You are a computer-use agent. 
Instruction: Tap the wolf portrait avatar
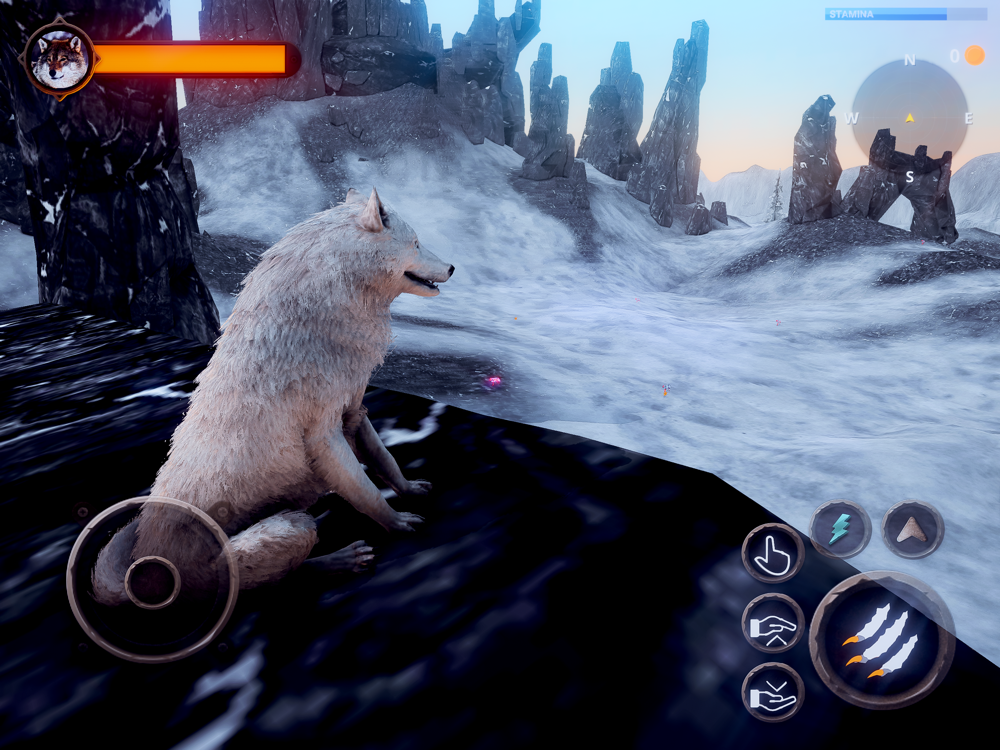[59, 60]
